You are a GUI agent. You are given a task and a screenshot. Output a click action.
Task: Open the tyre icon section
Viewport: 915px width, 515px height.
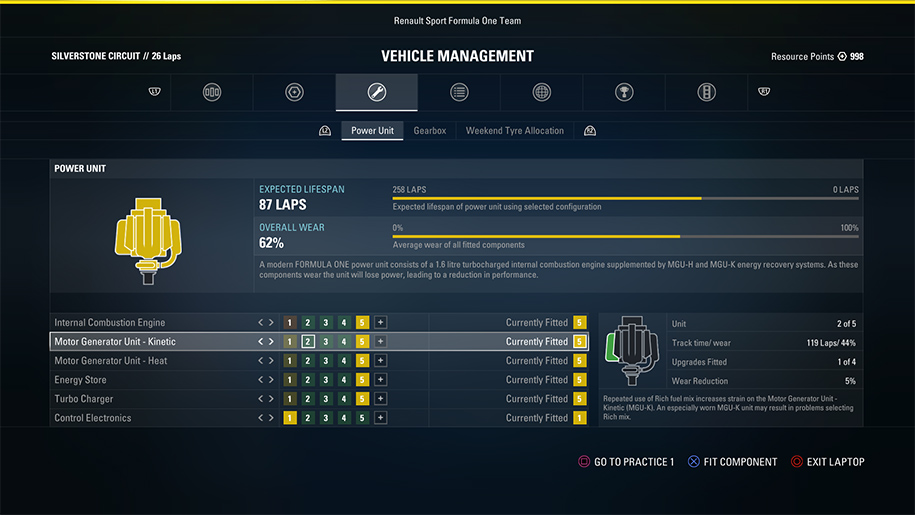294,93
